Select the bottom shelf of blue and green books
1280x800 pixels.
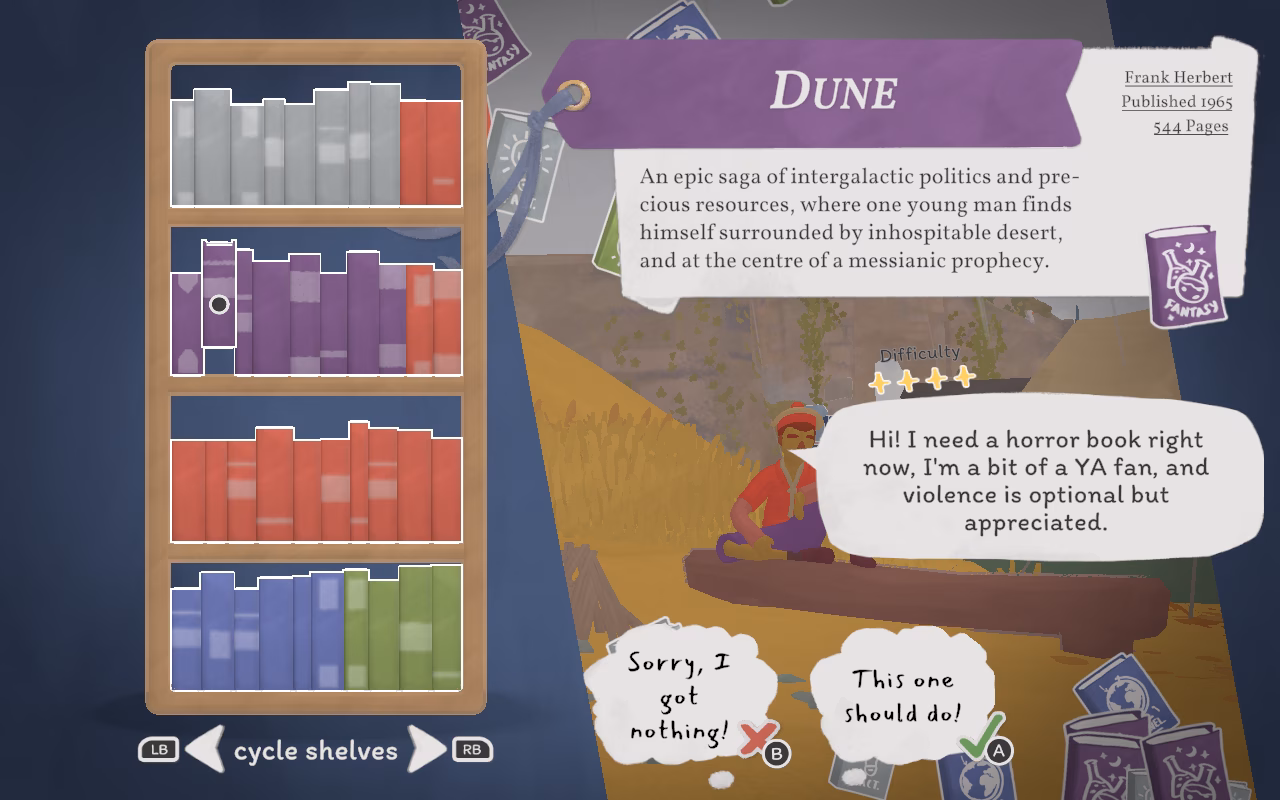tap(316, 627)
